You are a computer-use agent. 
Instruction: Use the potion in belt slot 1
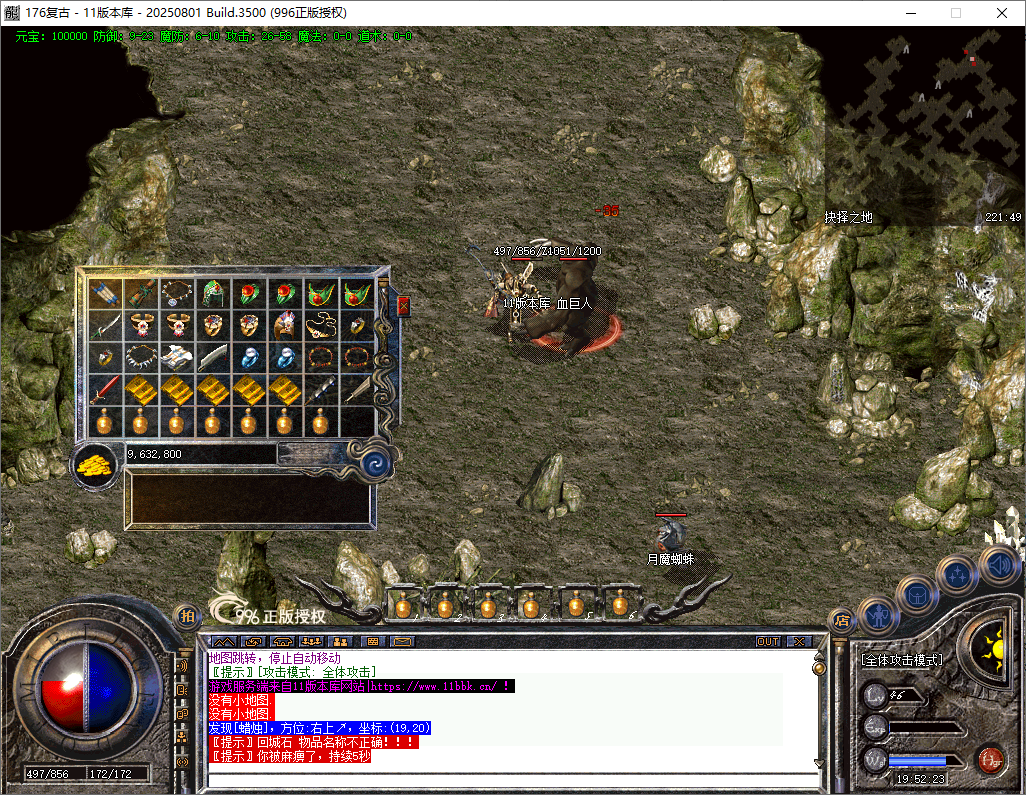(x=404, y=604)
